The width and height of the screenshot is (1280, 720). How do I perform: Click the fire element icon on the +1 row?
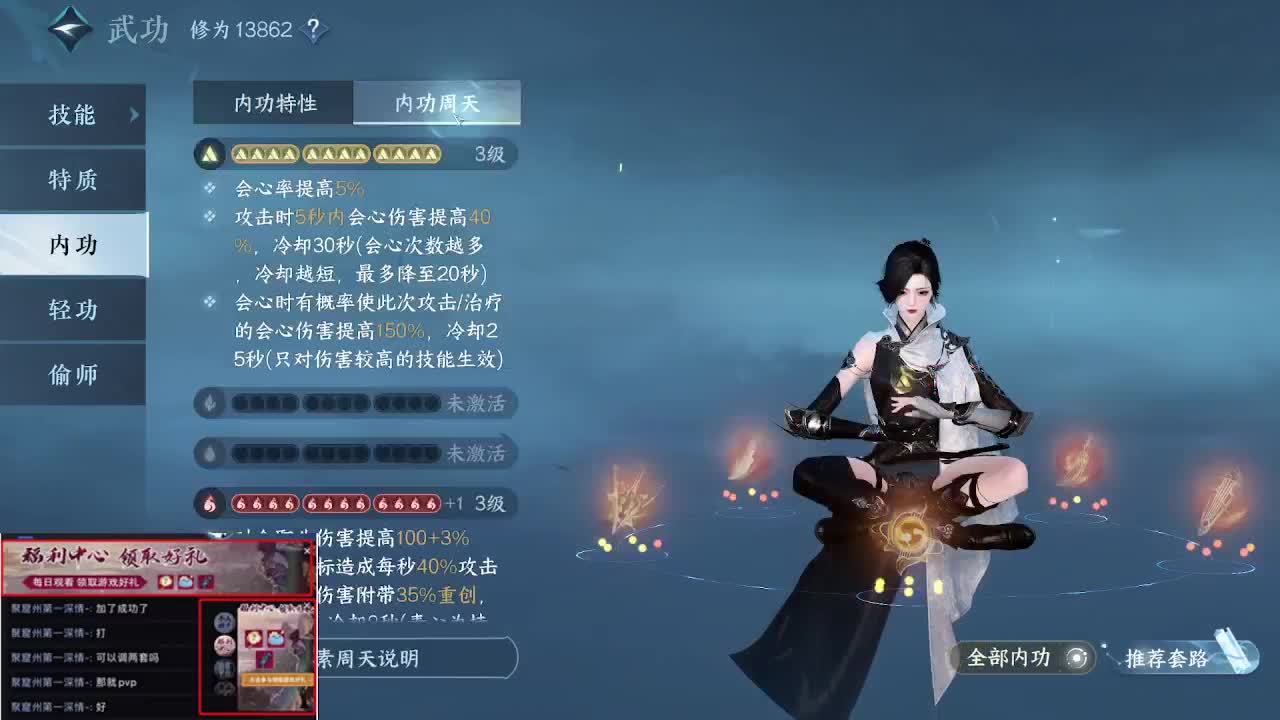208,503
